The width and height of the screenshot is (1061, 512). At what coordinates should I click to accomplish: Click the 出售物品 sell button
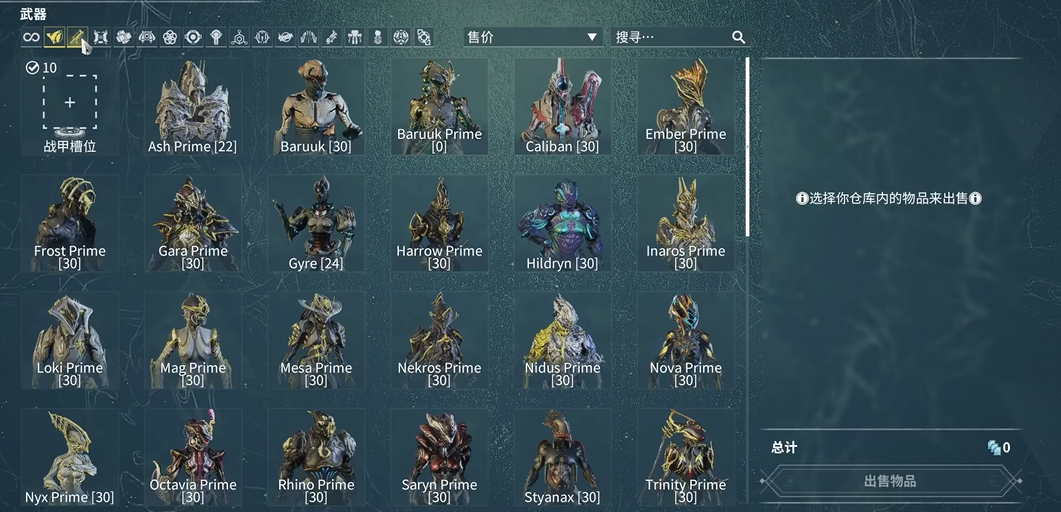click(x=889, y=481)
